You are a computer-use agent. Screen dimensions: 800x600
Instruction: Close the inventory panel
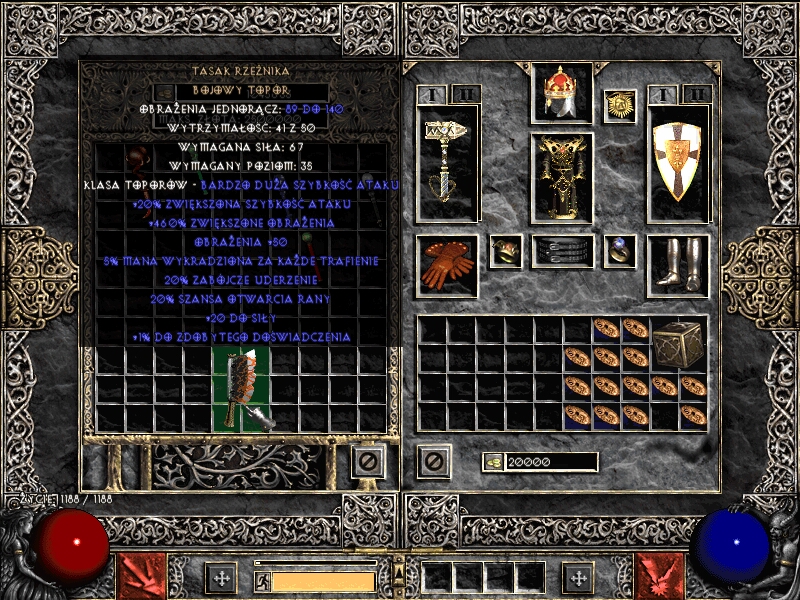coord(433,461)
